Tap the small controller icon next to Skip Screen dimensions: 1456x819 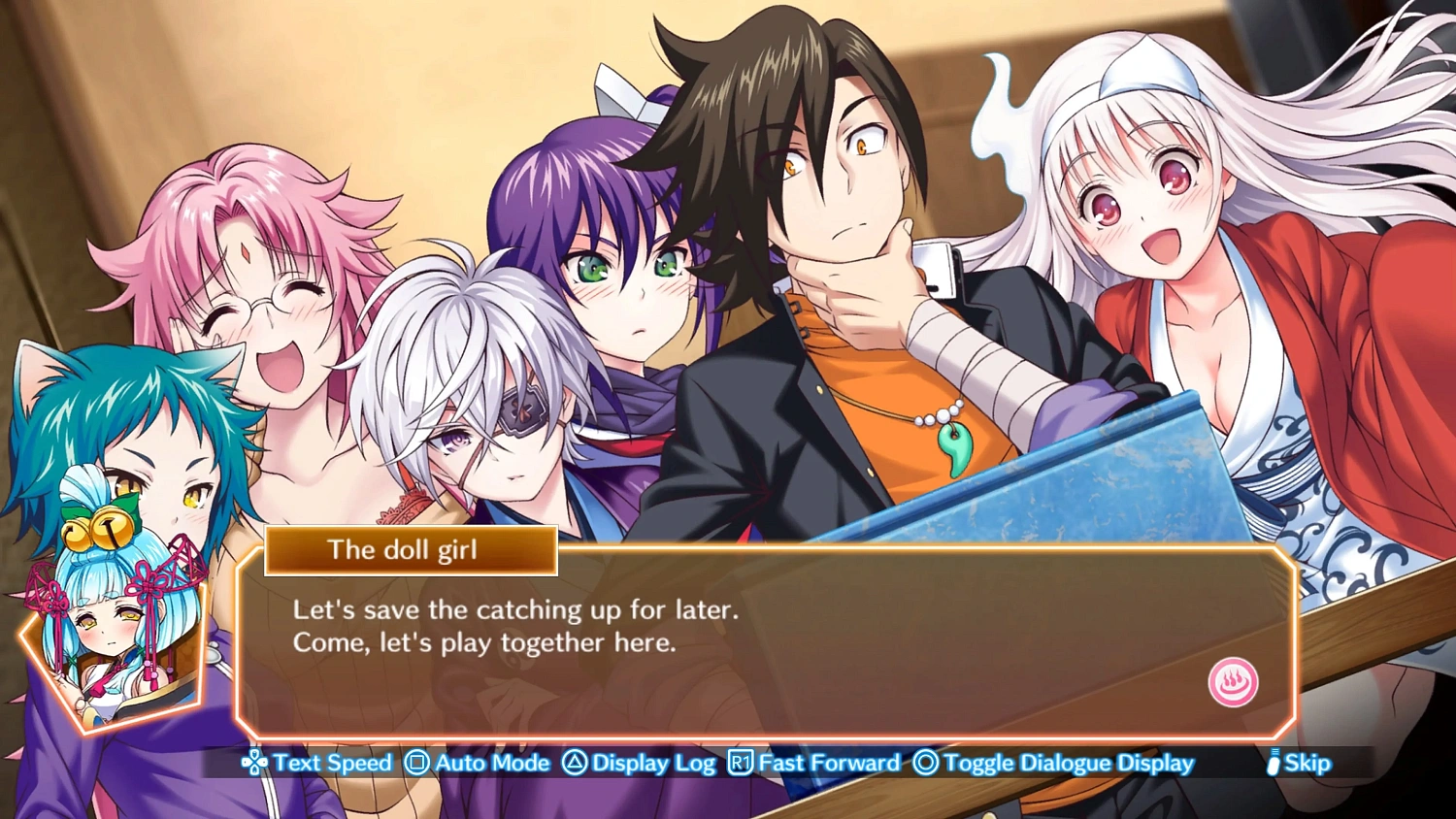[1274, 764]
